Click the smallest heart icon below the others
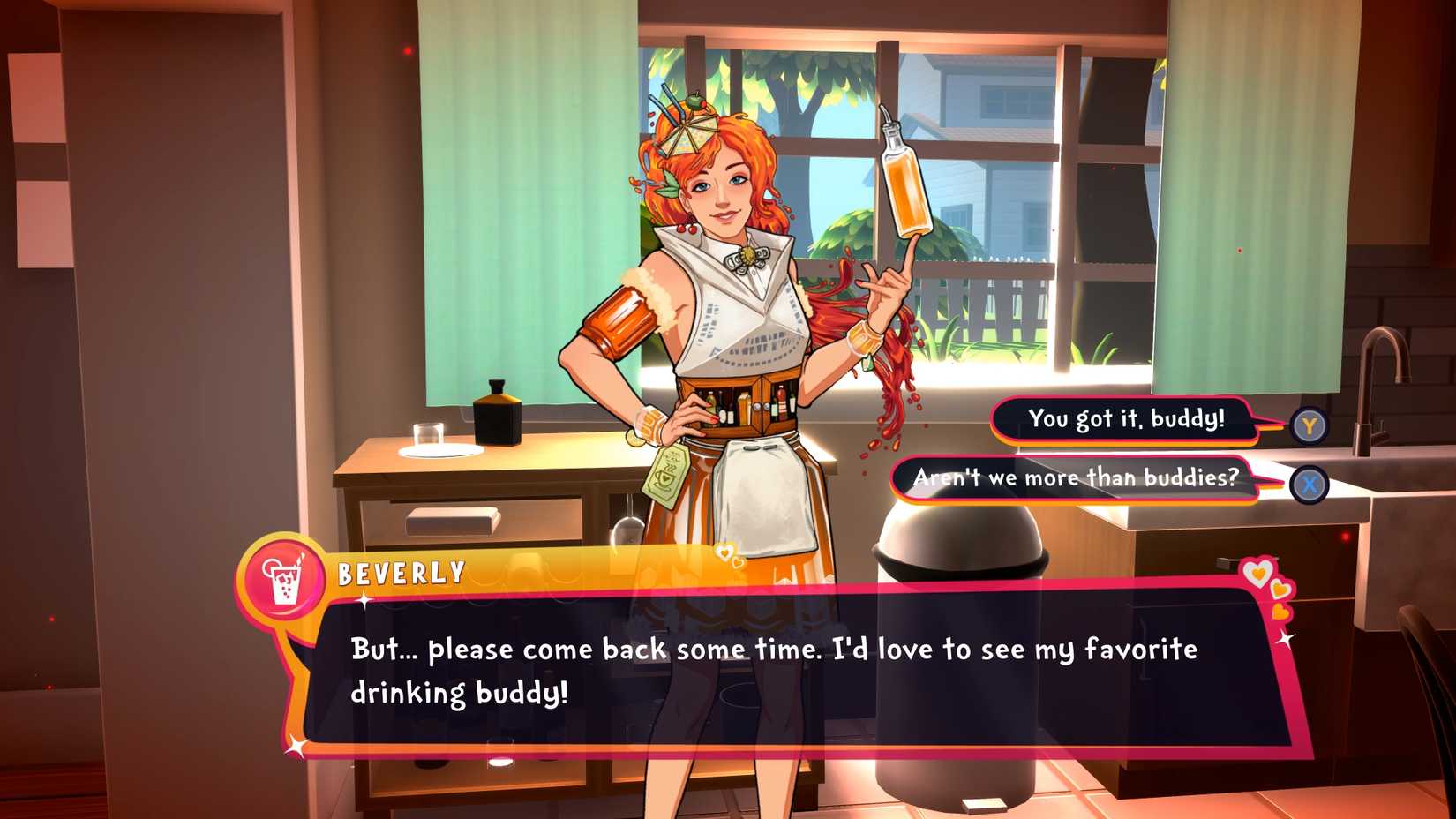Screen dimensions: 1456x819 1280,613
